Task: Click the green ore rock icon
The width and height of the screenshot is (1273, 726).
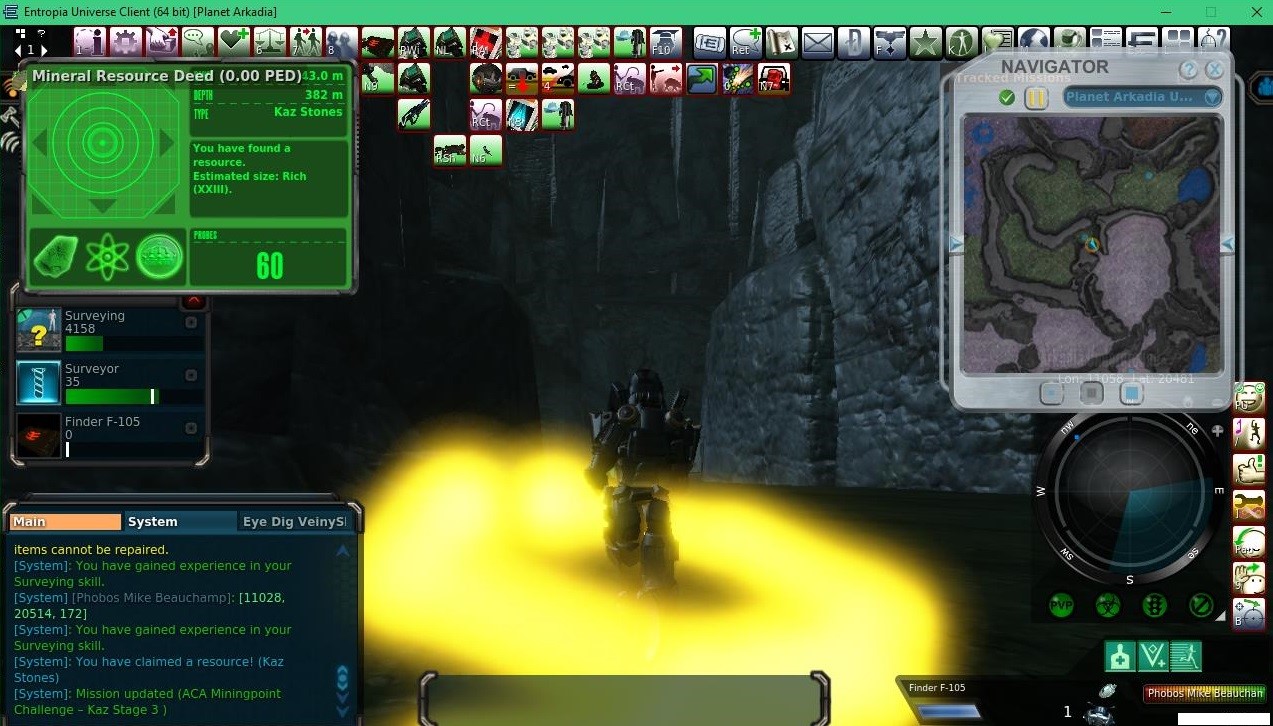Action: [56, 257]
